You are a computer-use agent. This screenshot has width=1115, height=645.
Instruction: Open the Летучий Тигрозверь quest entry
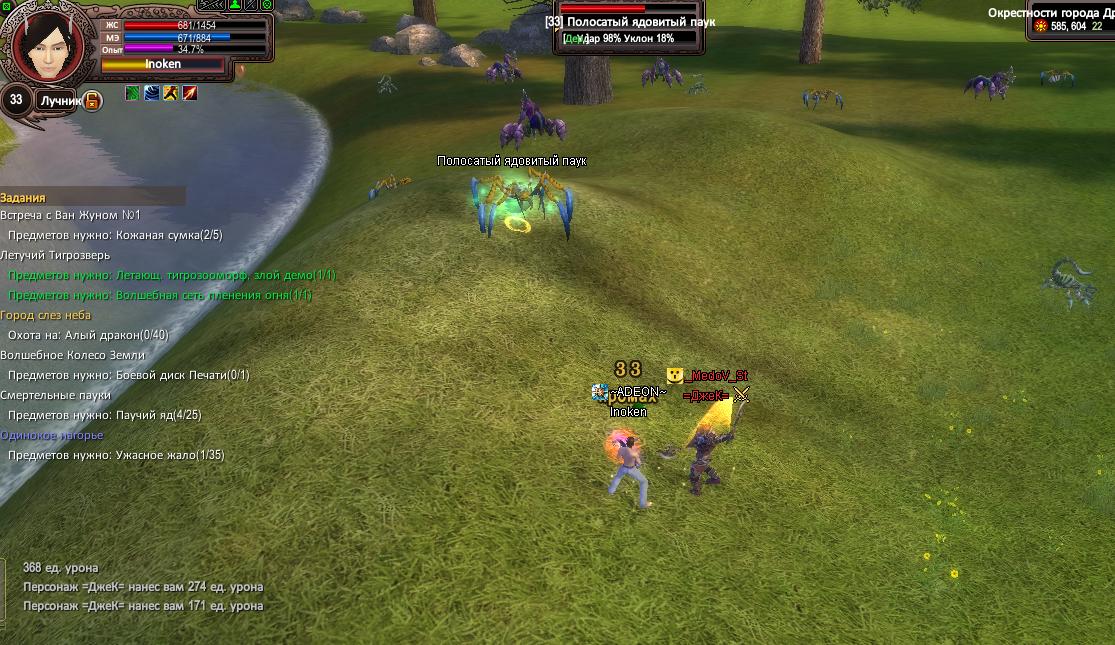click(x=55, y=255)
